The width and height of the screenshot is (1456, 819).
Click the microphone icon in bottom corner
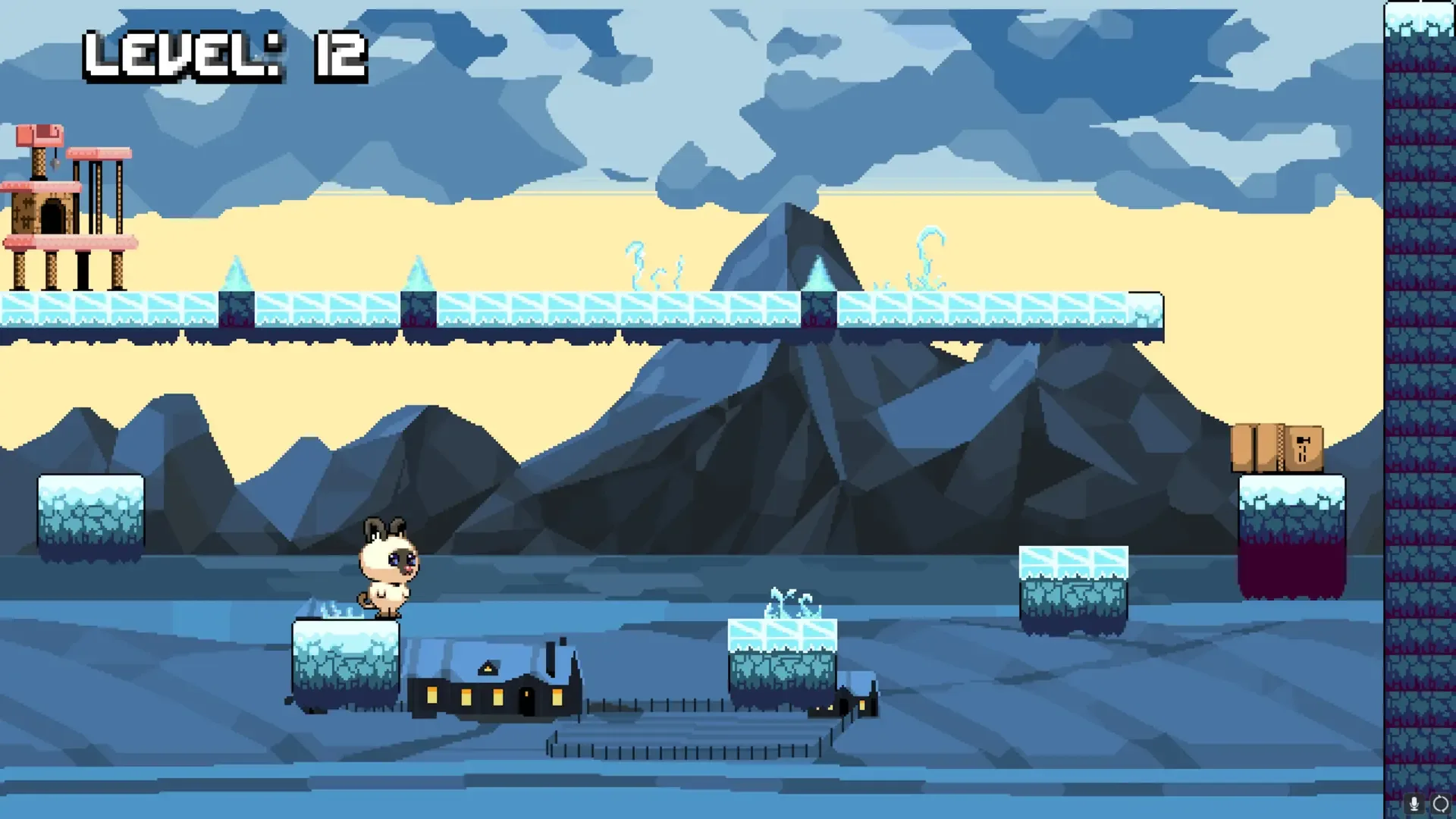[1414, 803]
